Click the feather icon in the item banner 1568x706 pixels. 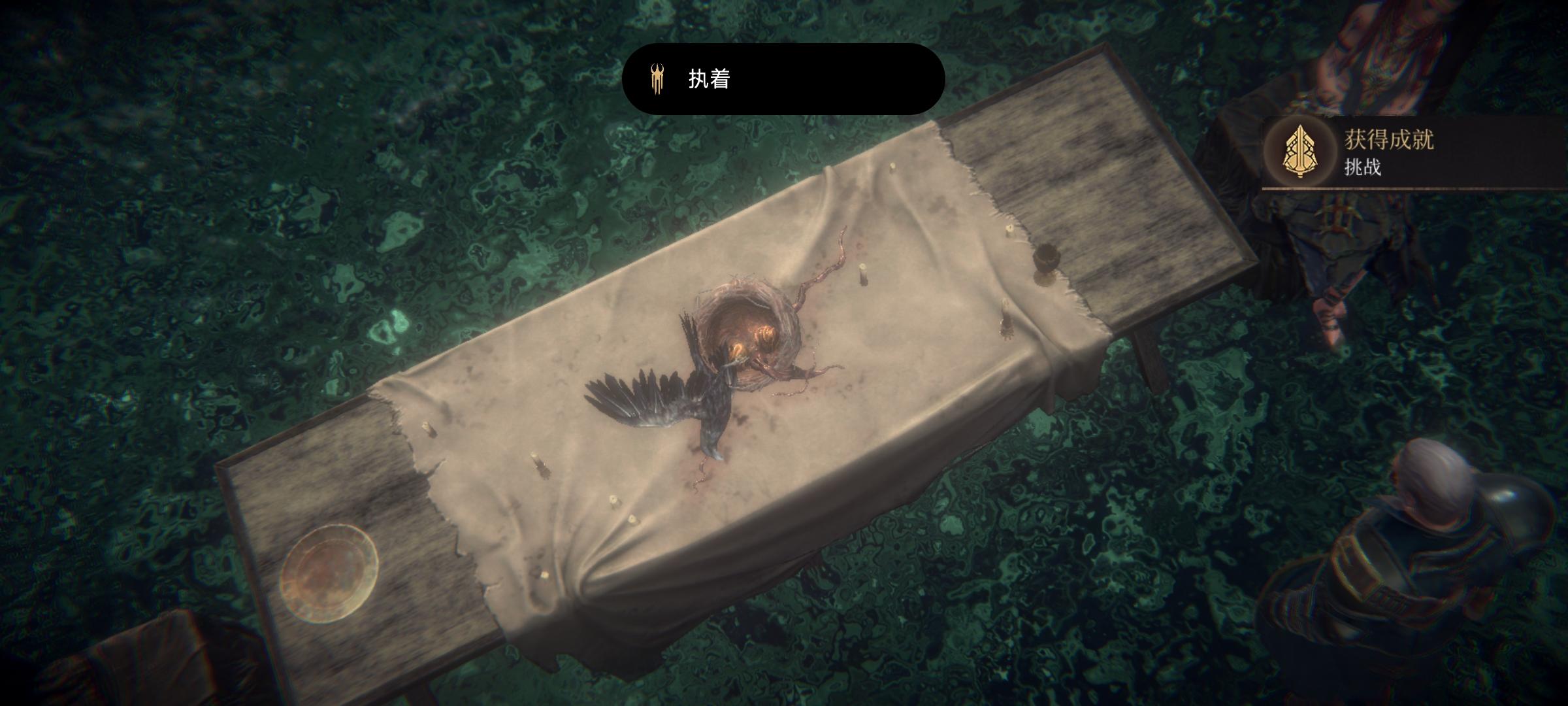click(657, 78)
